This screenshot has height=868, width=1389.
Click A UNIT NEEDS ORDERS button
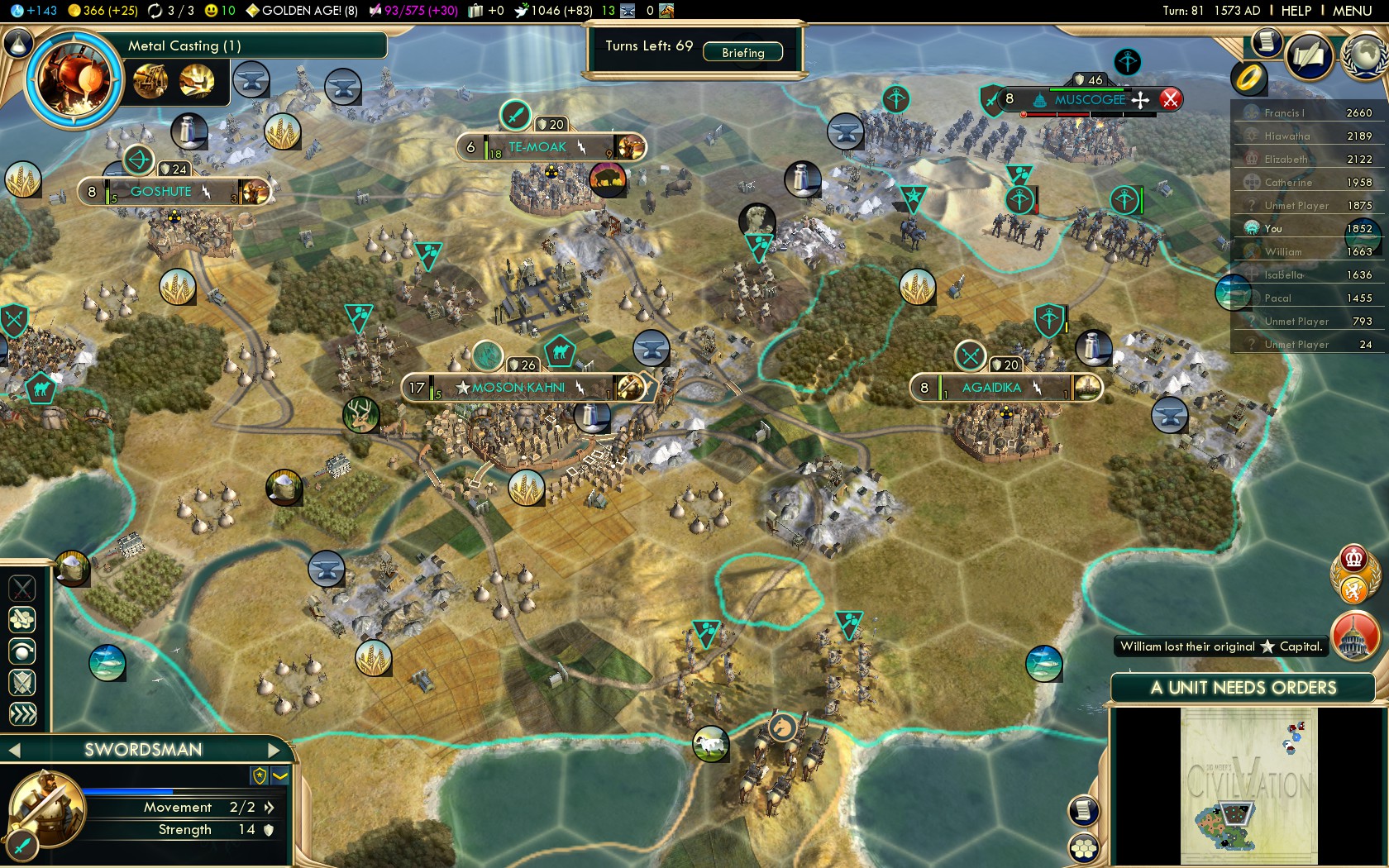tap(1243, 688)
